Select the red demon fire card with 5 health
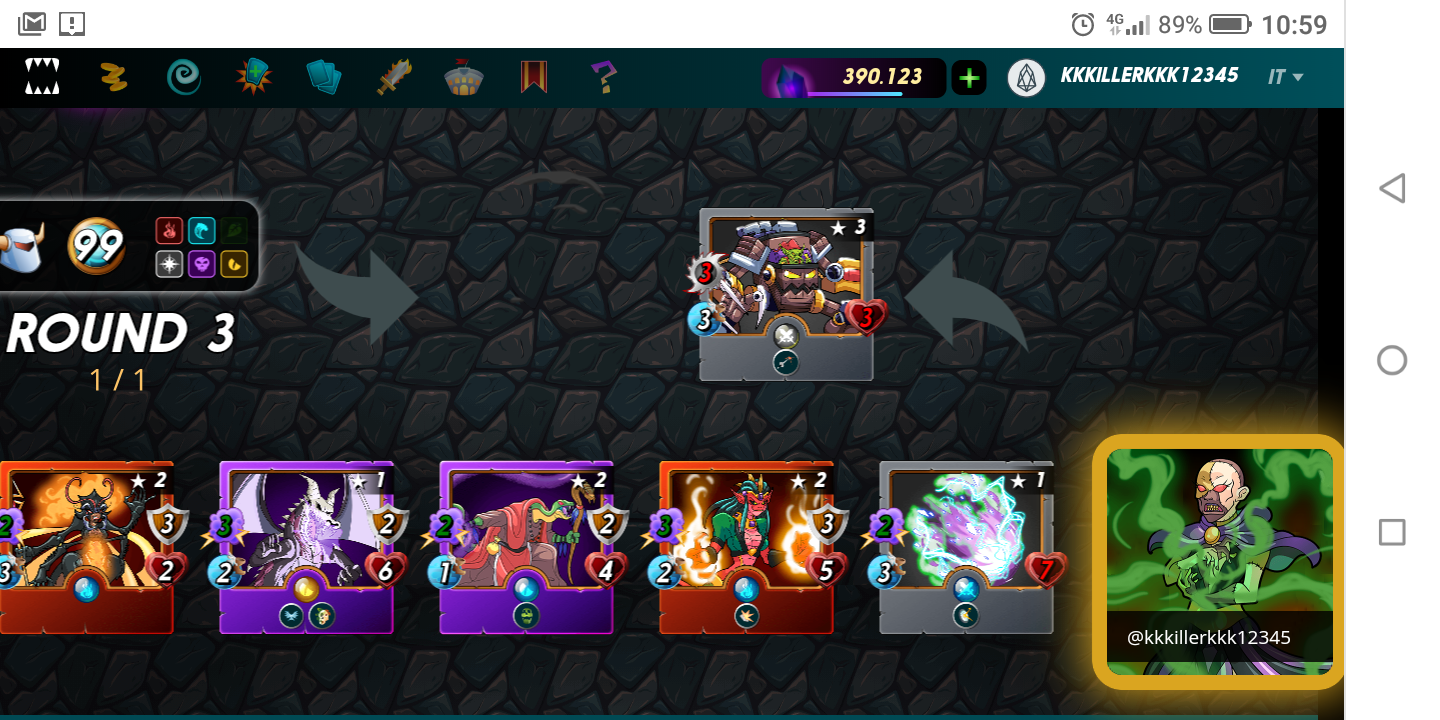Screen dimensions: 1440x720 point(746,547)
